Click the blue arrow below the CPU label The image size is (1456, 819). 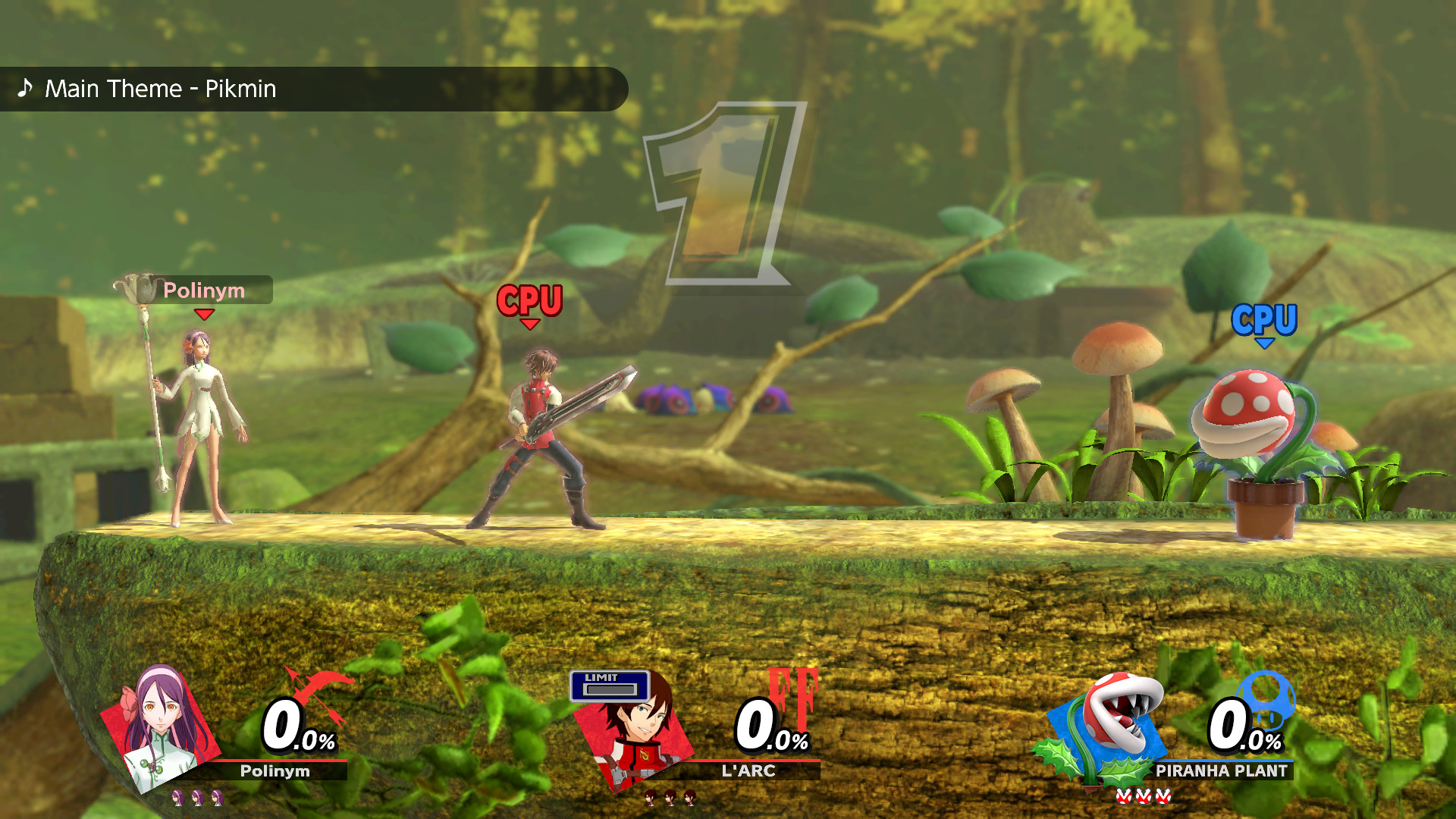(1263, 342)
